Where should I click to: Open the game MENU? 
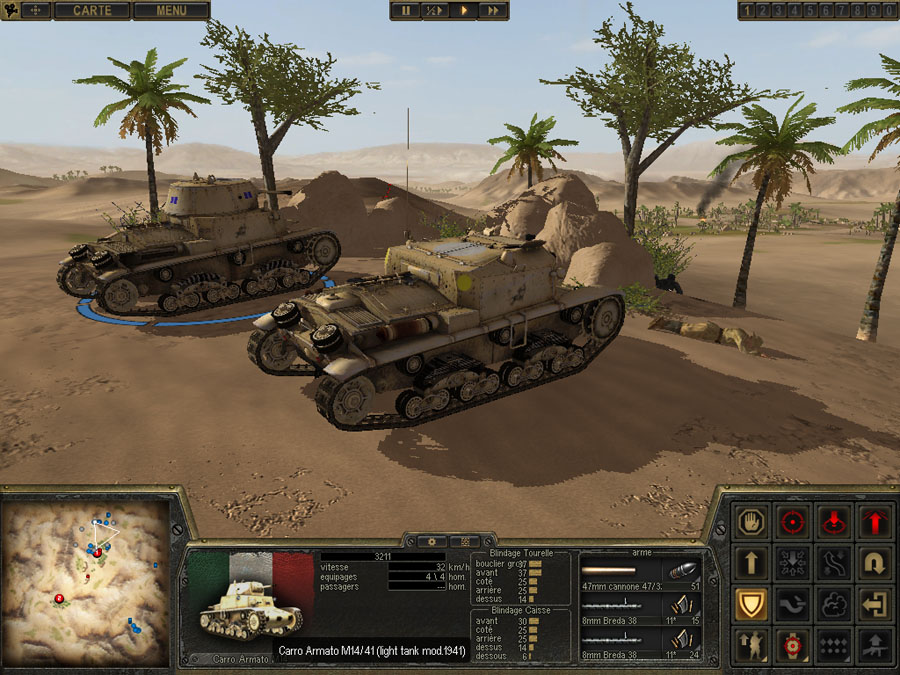point(171,11)
